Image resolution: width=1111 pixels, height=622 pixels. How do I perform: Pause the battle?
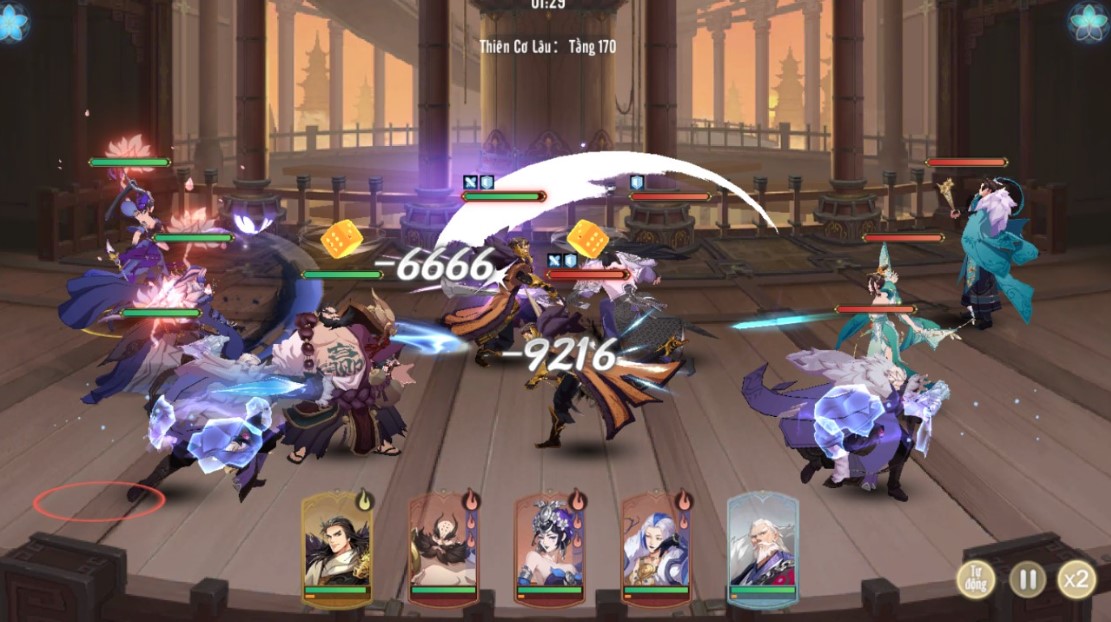(1026, 579)
